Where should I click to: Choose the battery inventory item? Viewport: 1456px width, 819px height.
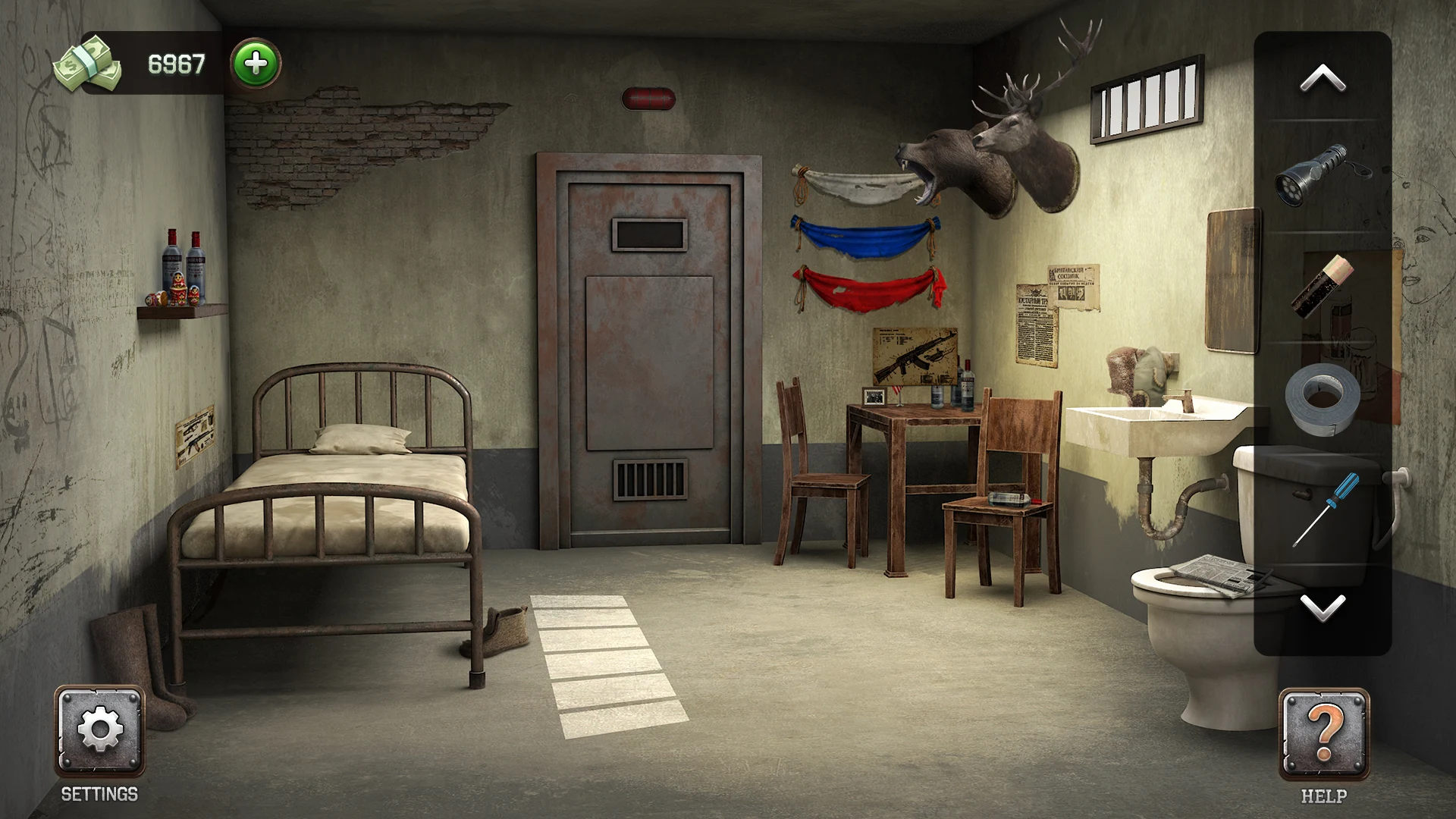(1323, 286)
